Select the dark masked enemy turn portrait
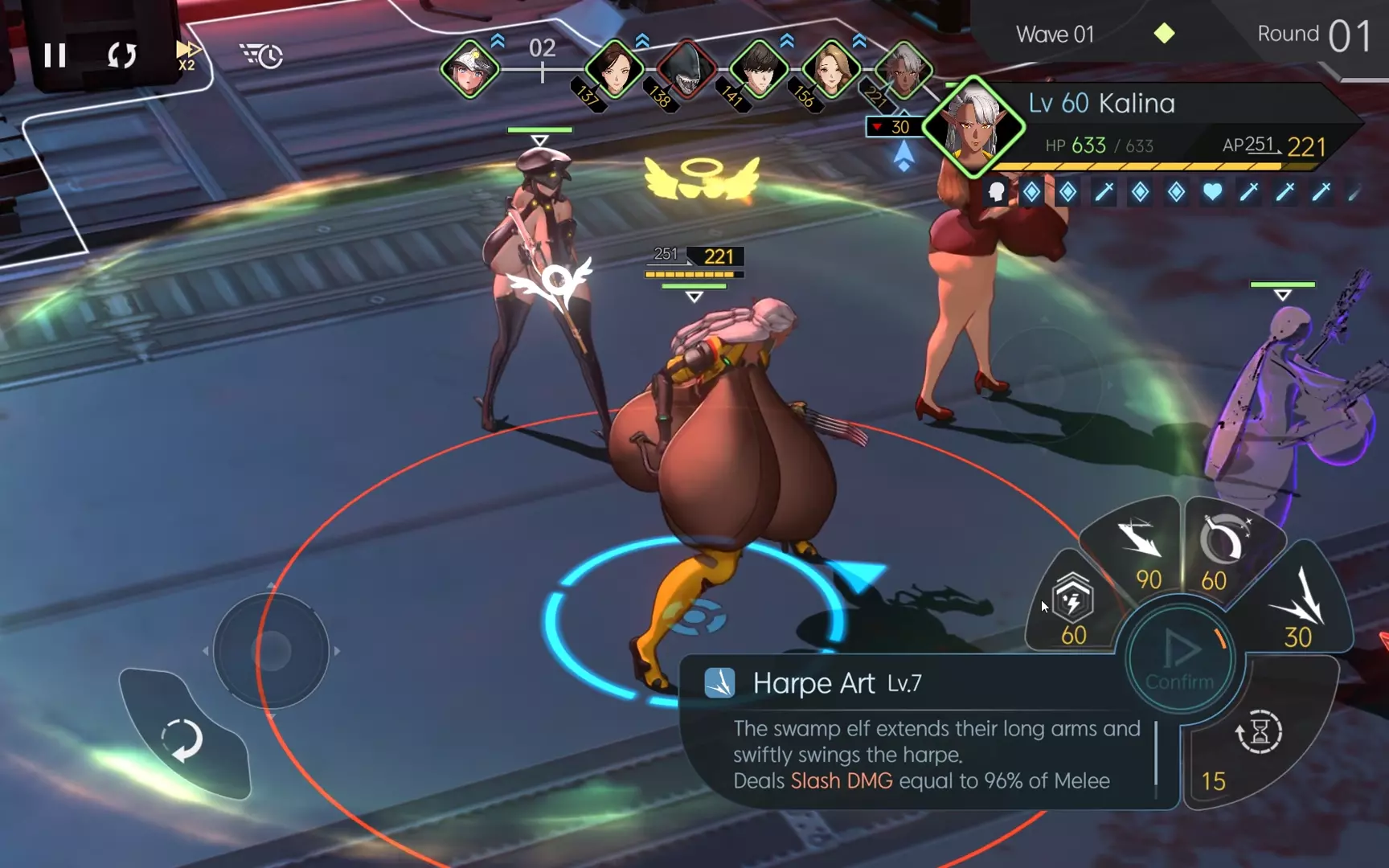The height and width of the screenshot is (868, 1389). (686, 70)
